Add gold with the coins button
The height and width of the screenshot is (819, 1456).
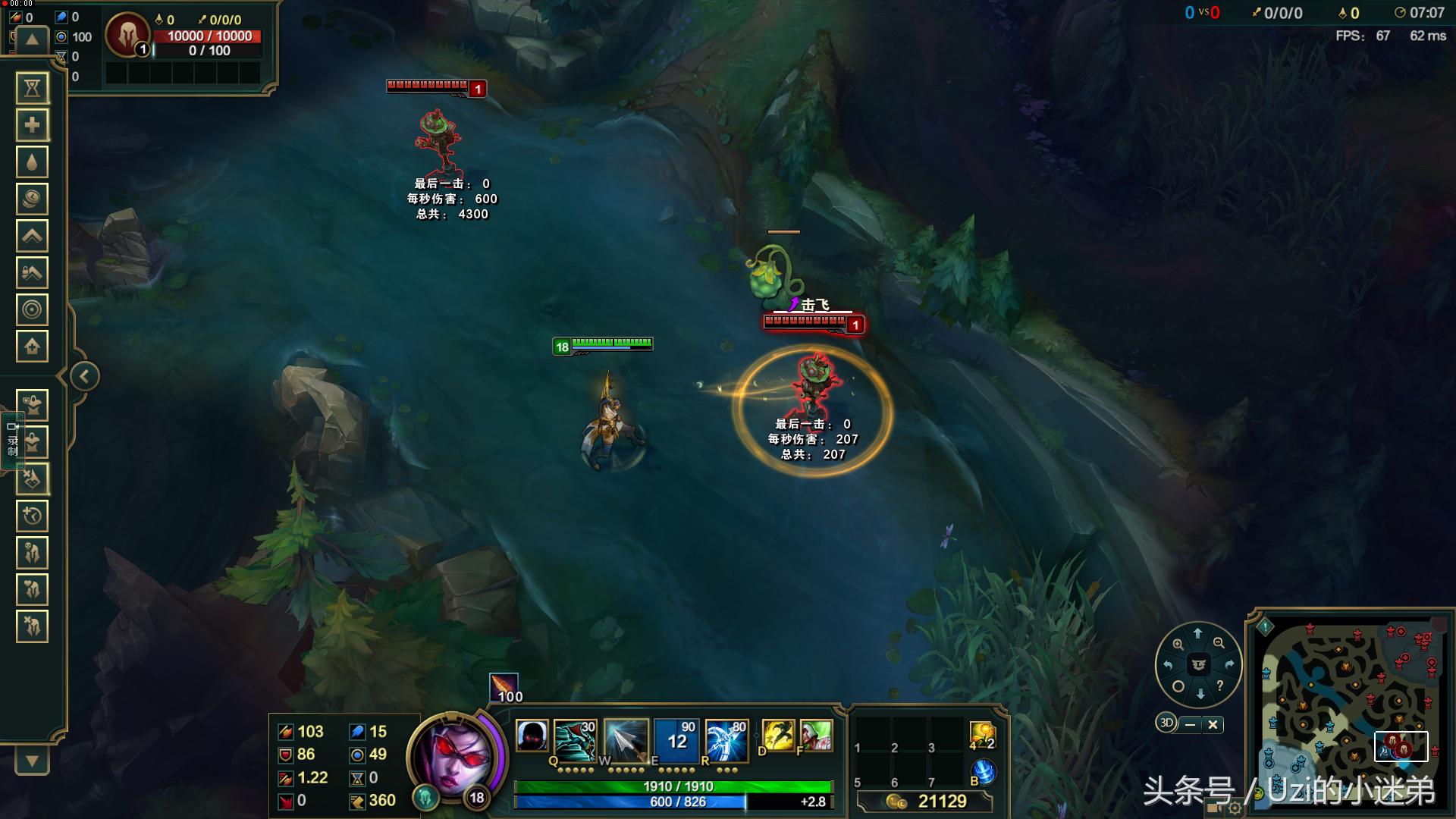32,199
